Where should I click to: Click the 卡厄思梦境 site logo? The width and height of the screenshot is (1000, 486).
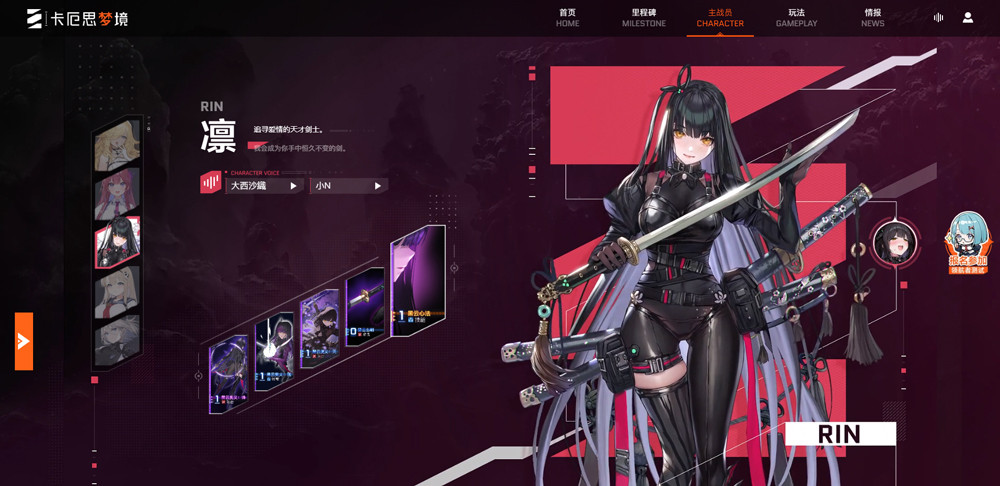point(78,18)
